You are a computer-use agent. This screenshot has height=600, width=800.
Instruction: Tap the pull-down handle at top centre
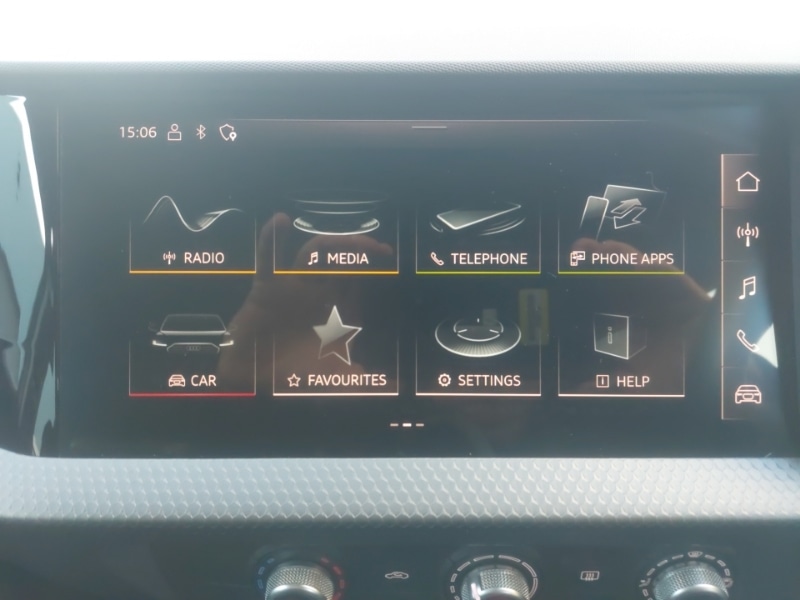428,127
